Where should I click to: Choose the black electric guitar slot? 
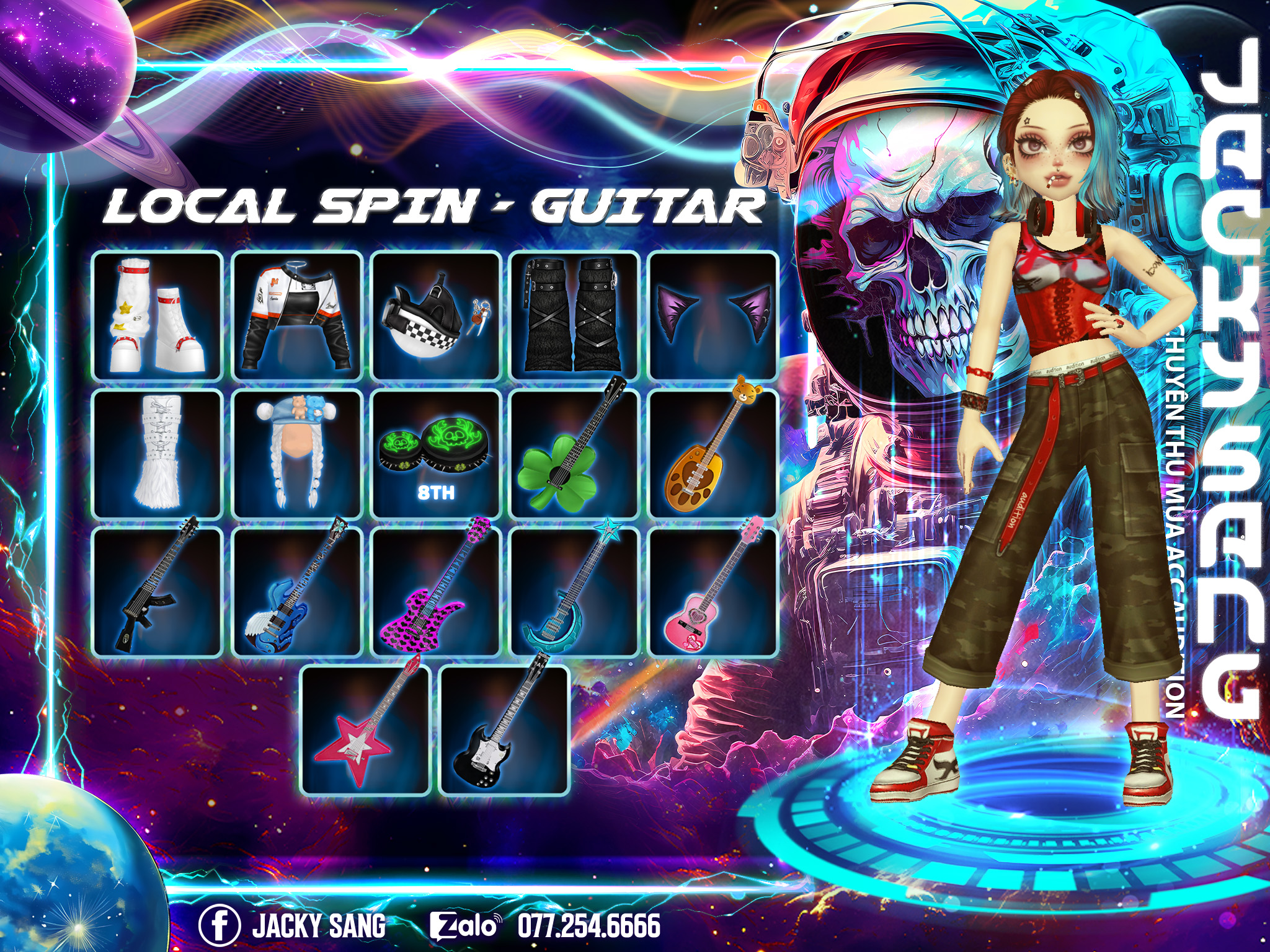(x=504, y=731)
